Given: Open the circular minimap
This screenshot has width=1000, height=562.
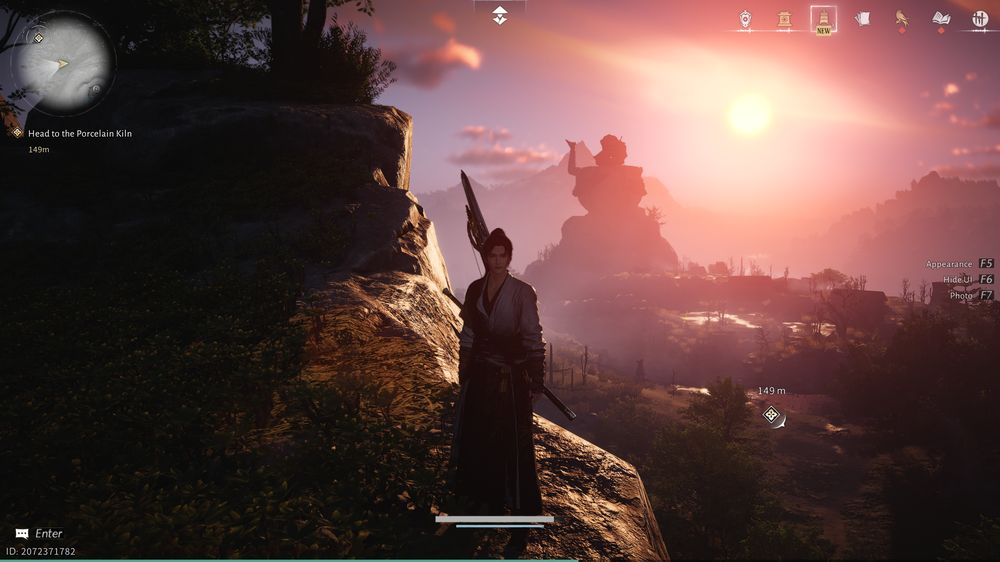Looking at the screenshot, I should pos(62,62).
